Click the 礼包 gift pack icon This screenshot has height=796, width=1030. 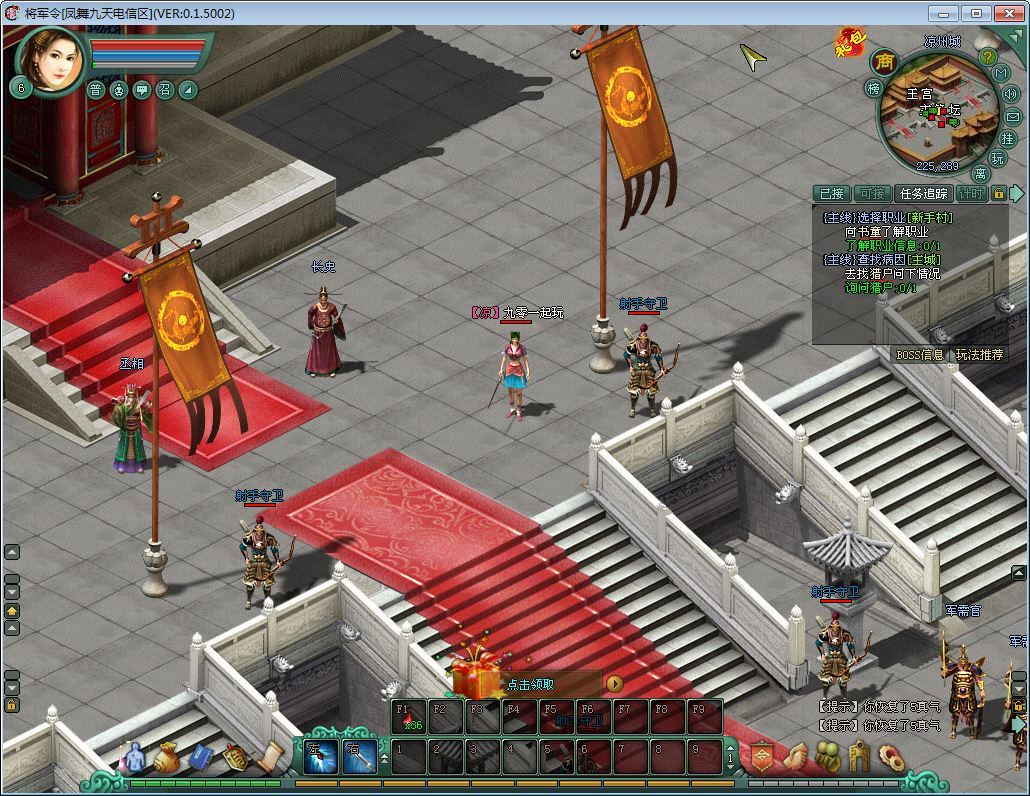(849, 43)
